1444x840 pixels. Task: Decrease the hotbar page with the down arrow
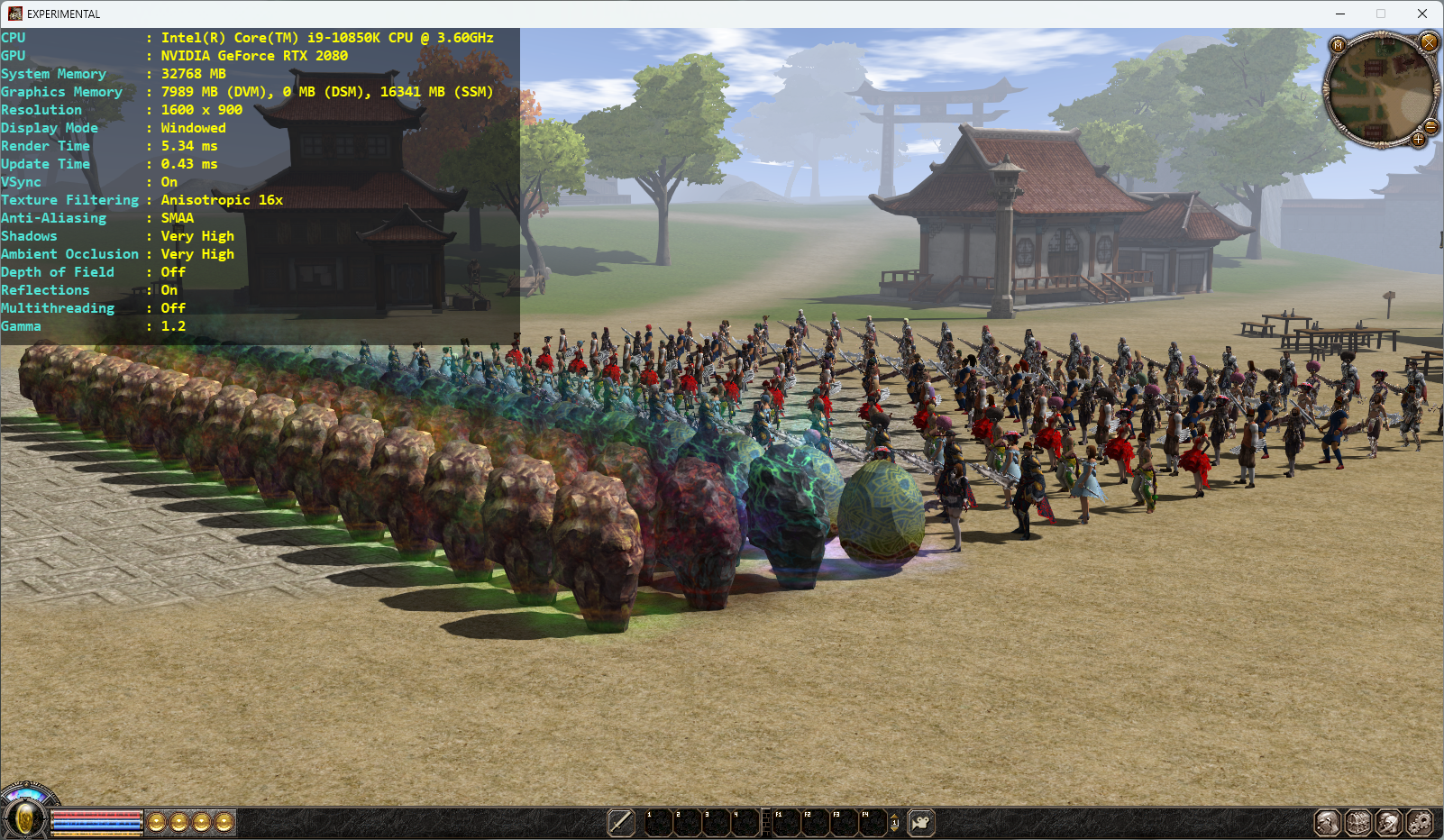(894, 830)
